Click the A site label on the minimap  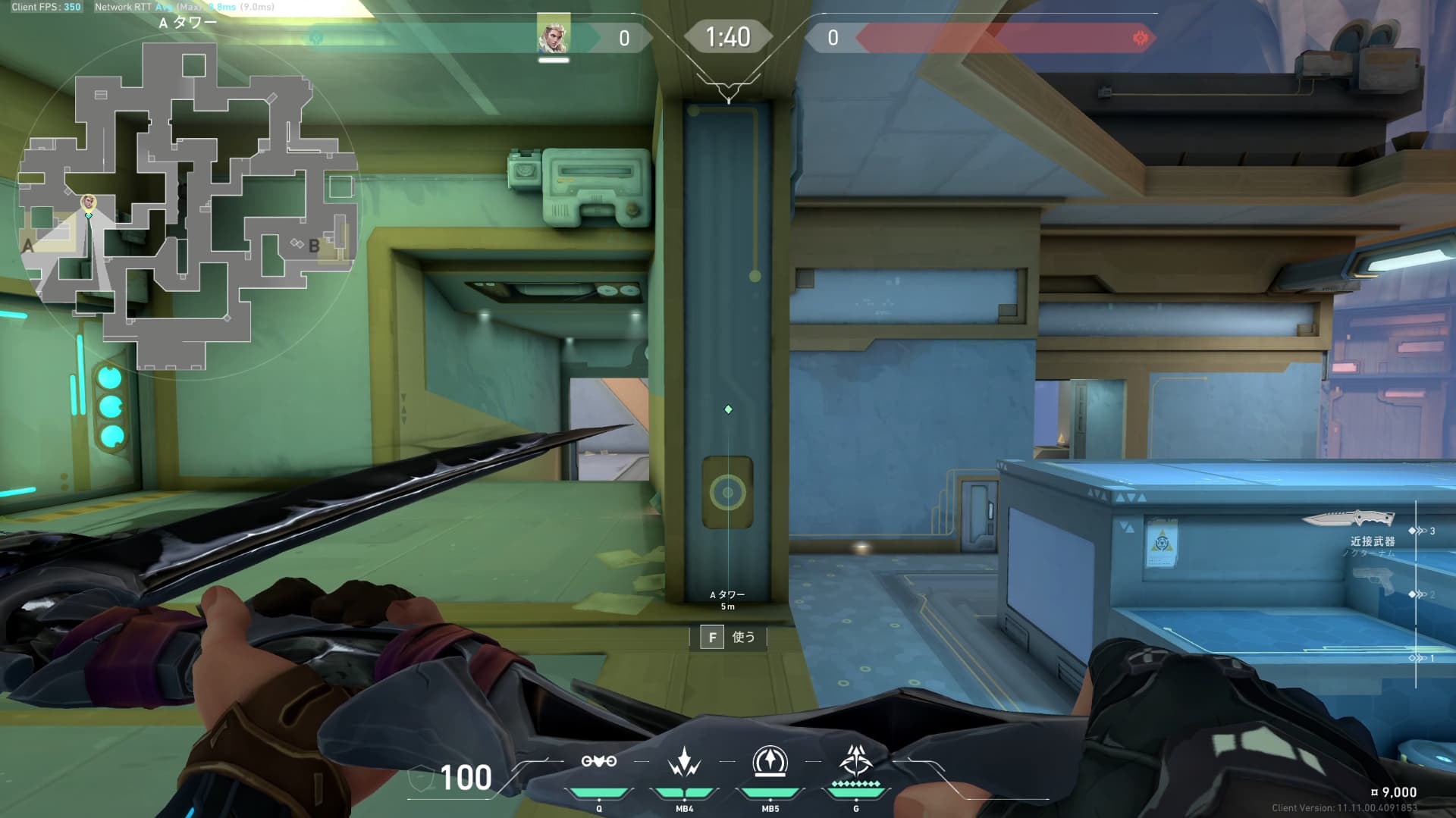[29, 246]
